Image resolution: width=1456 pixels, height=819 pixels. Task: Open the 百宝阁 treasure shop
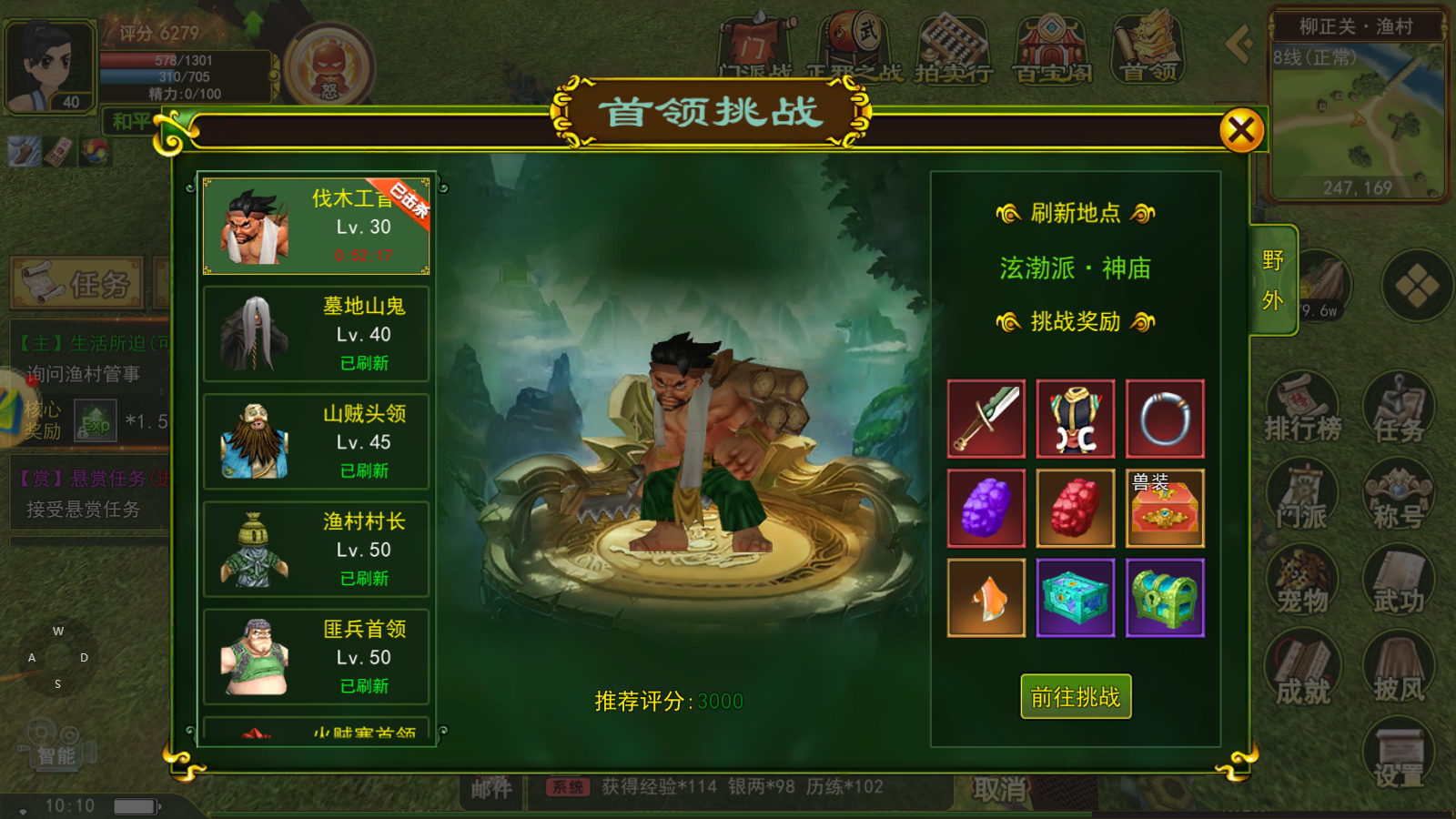point(1051,45)
